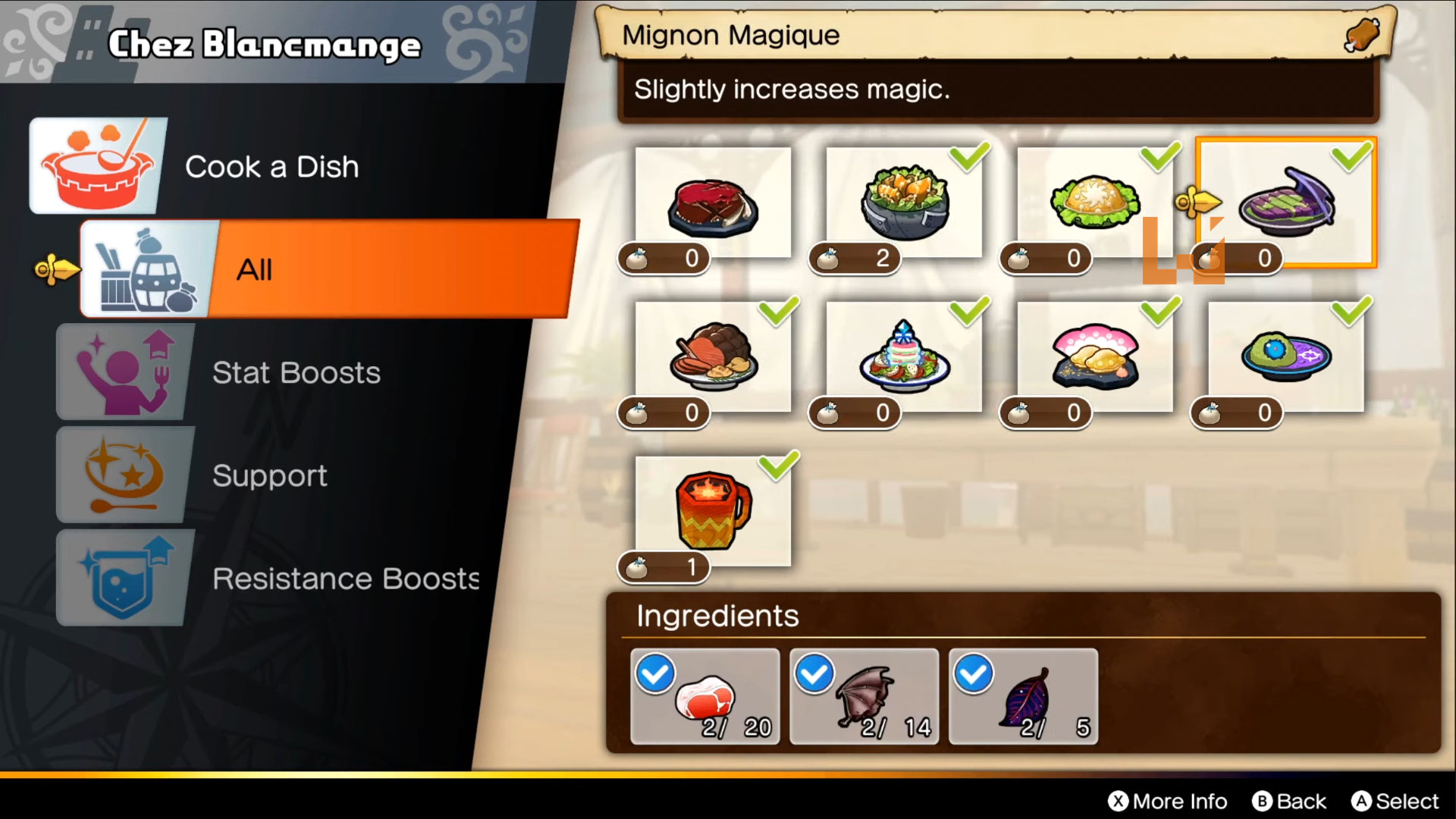Choose the yellow omelette on lettuce dish

(x=1094, y=203)
